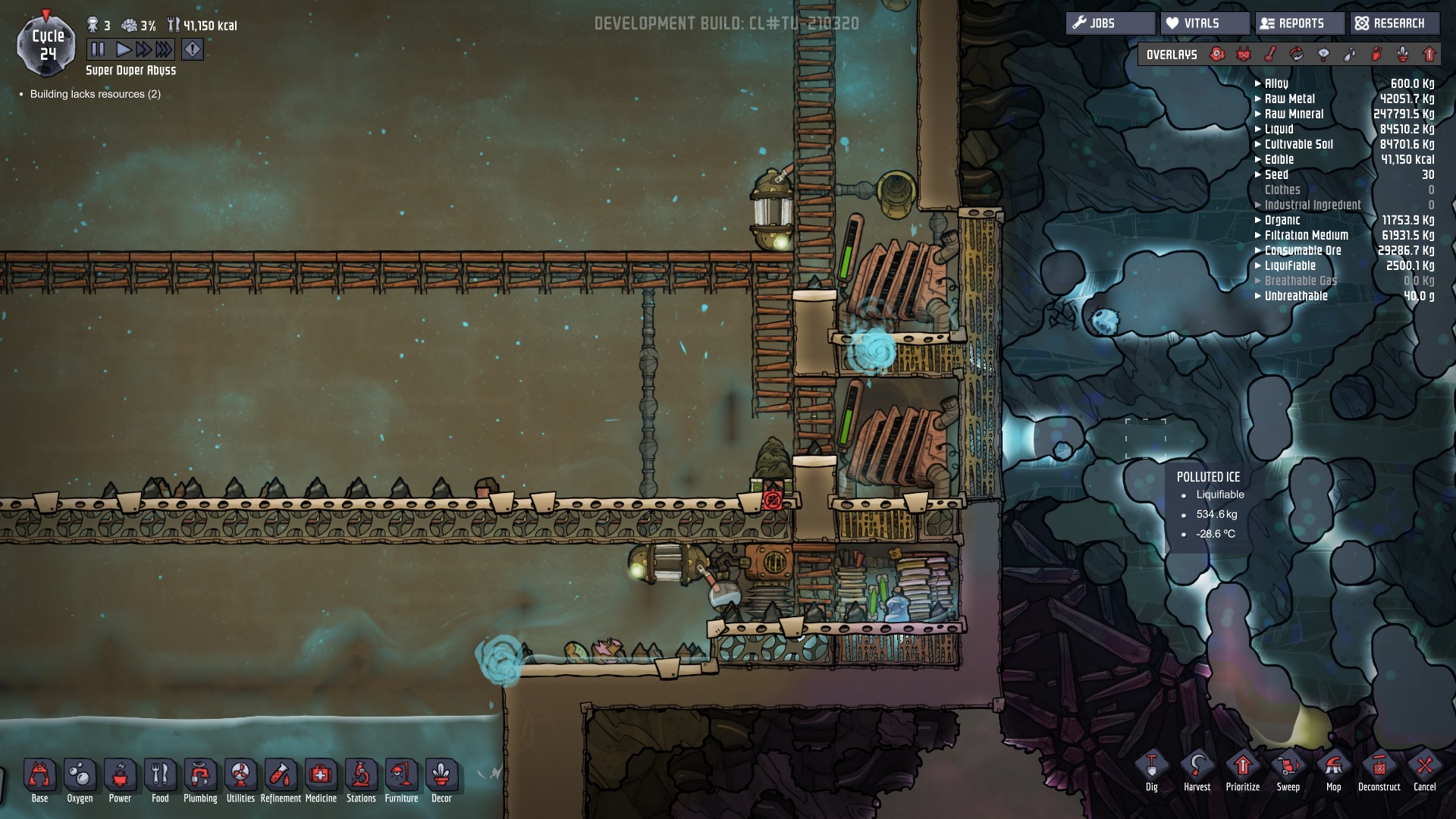Open the Research screen
Screen dimensions: 1456x819
tap(1392, 24)
